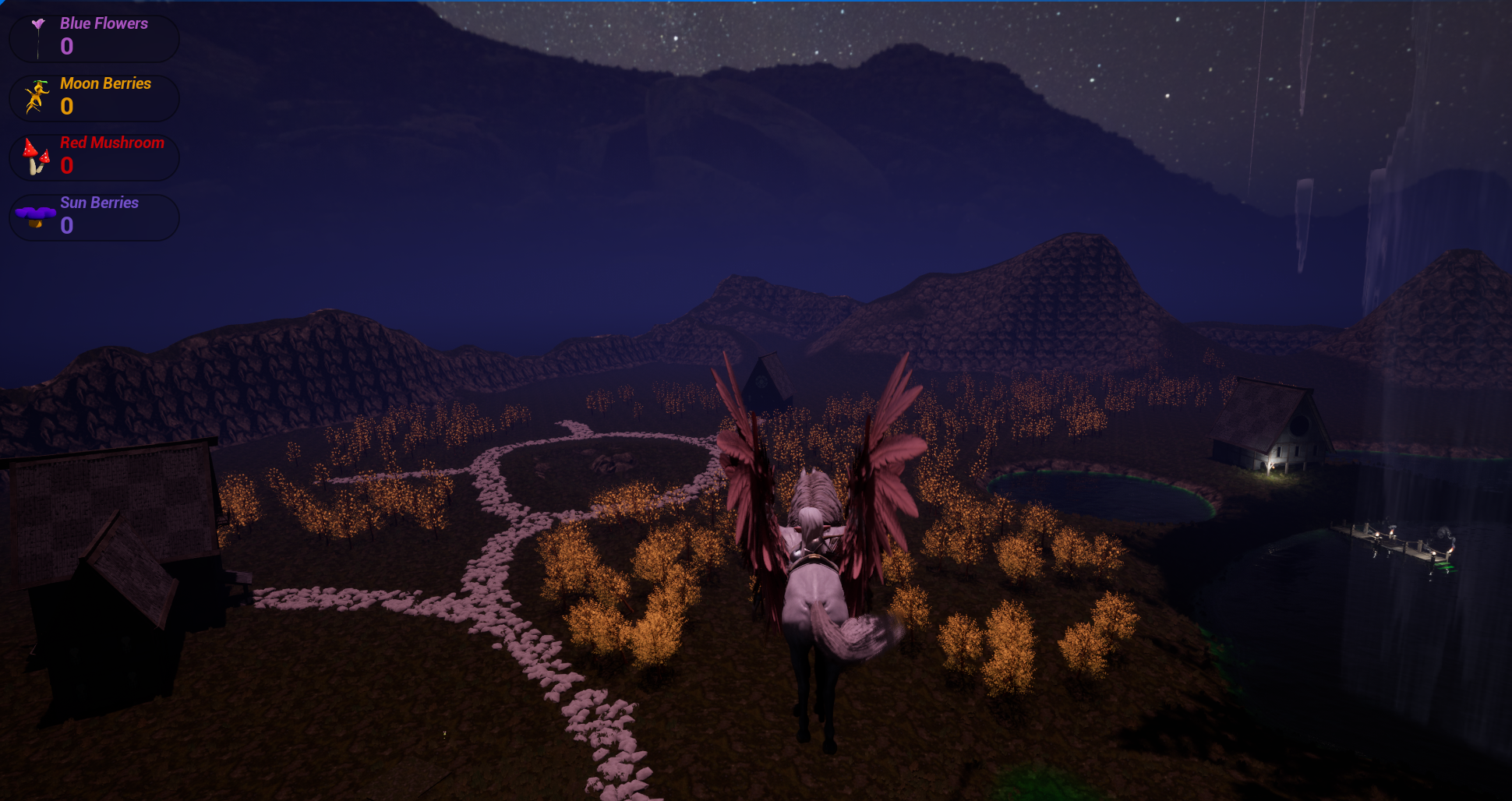Click the Blue Flowers counter label
The height and width of the screenshot is (801, 1512).
click(104, 23)
